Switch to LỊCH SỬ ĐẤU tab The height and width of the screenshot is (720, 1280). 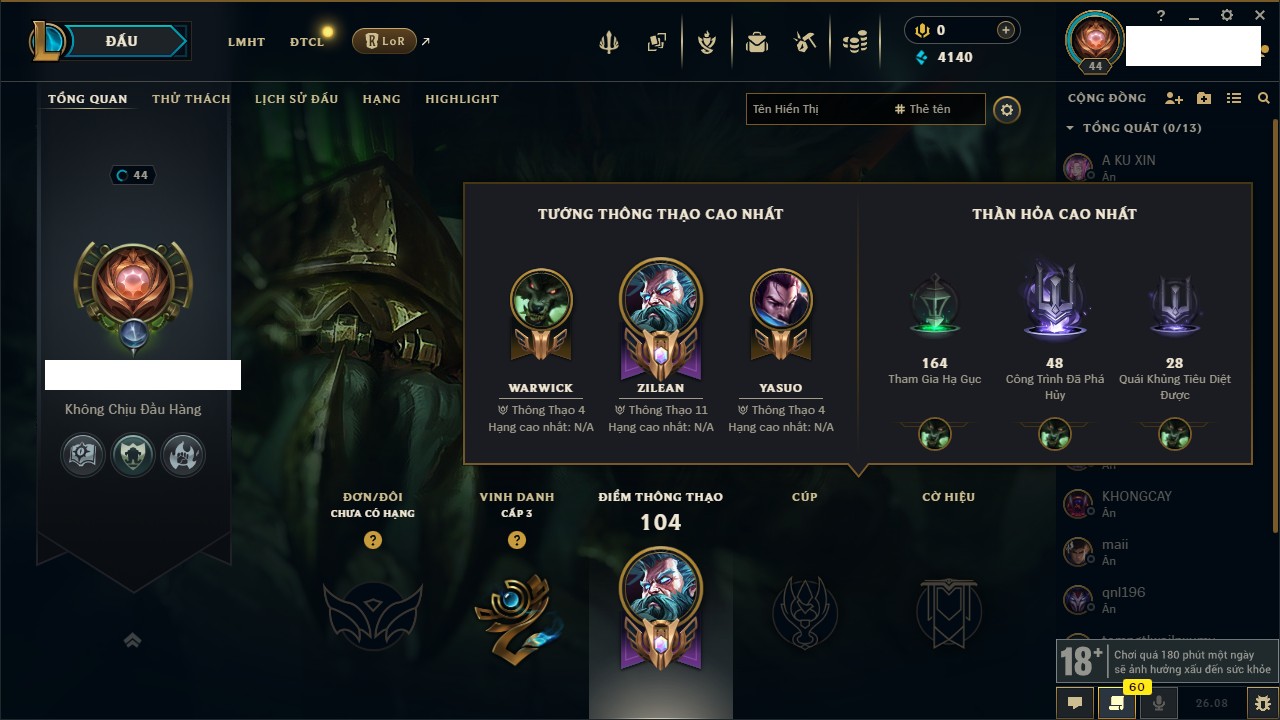pyautogui.click(x=296, y=99)
